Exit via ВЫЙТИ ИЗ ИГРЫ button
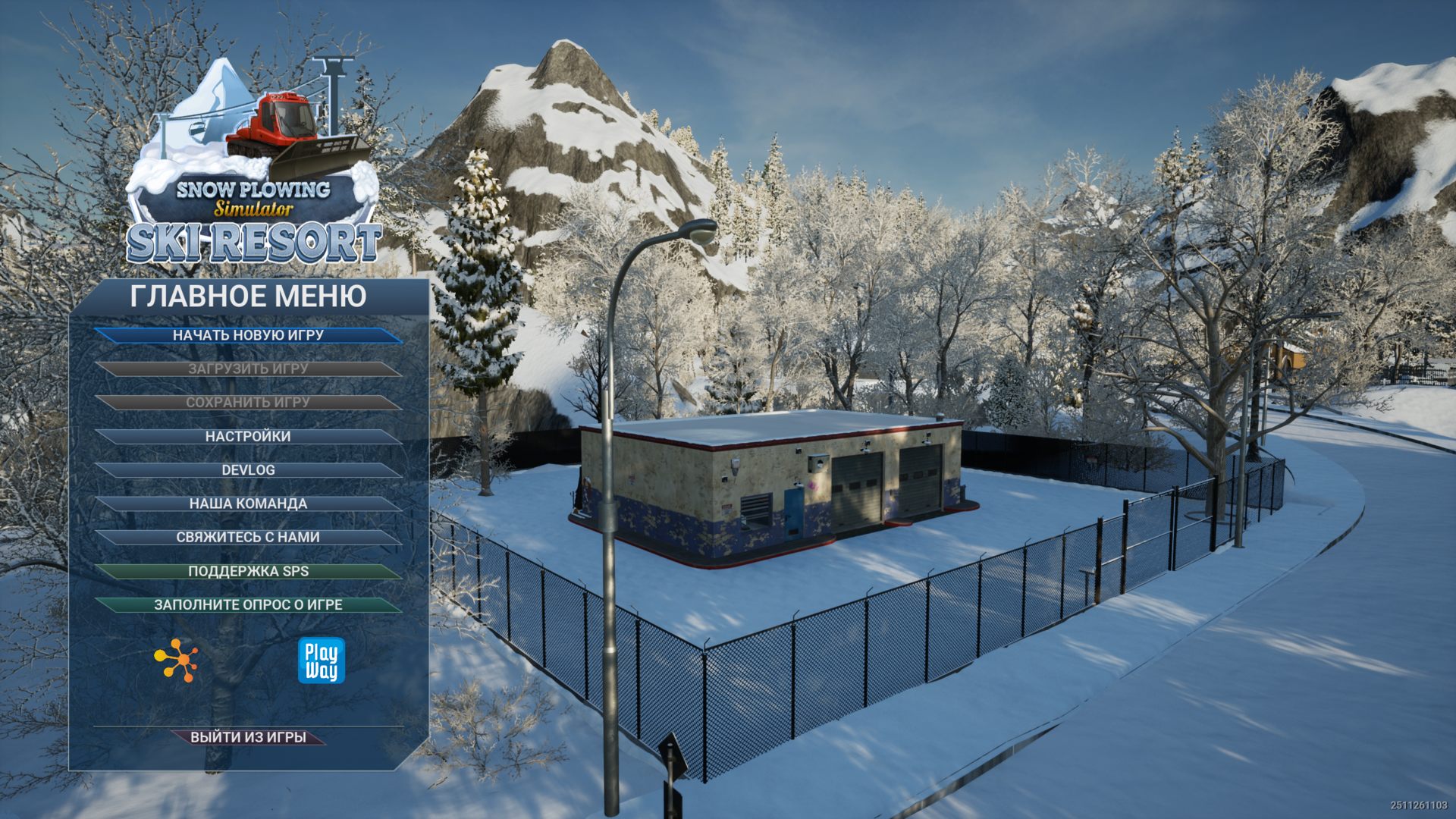Image resolution: width=1456 pixels, height=819 pixels. click(x=248, y=737)
